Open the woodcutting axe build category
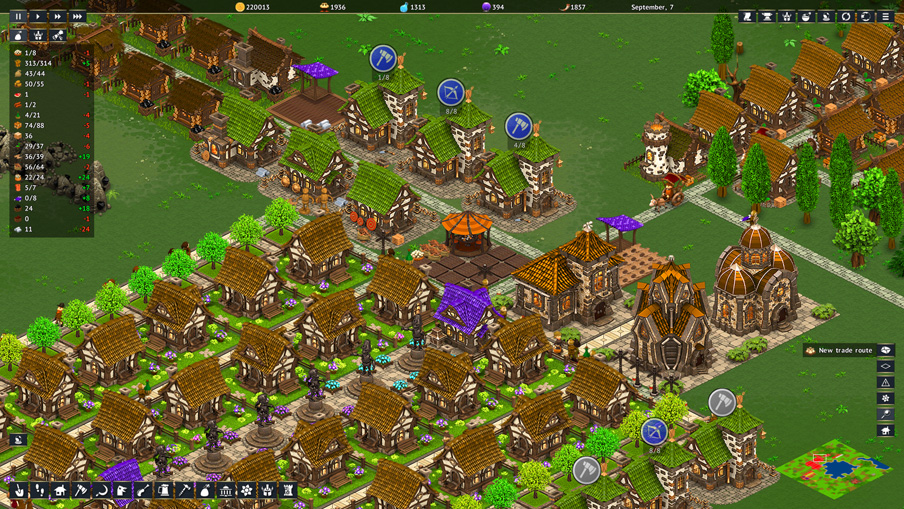 click(81, 491)
